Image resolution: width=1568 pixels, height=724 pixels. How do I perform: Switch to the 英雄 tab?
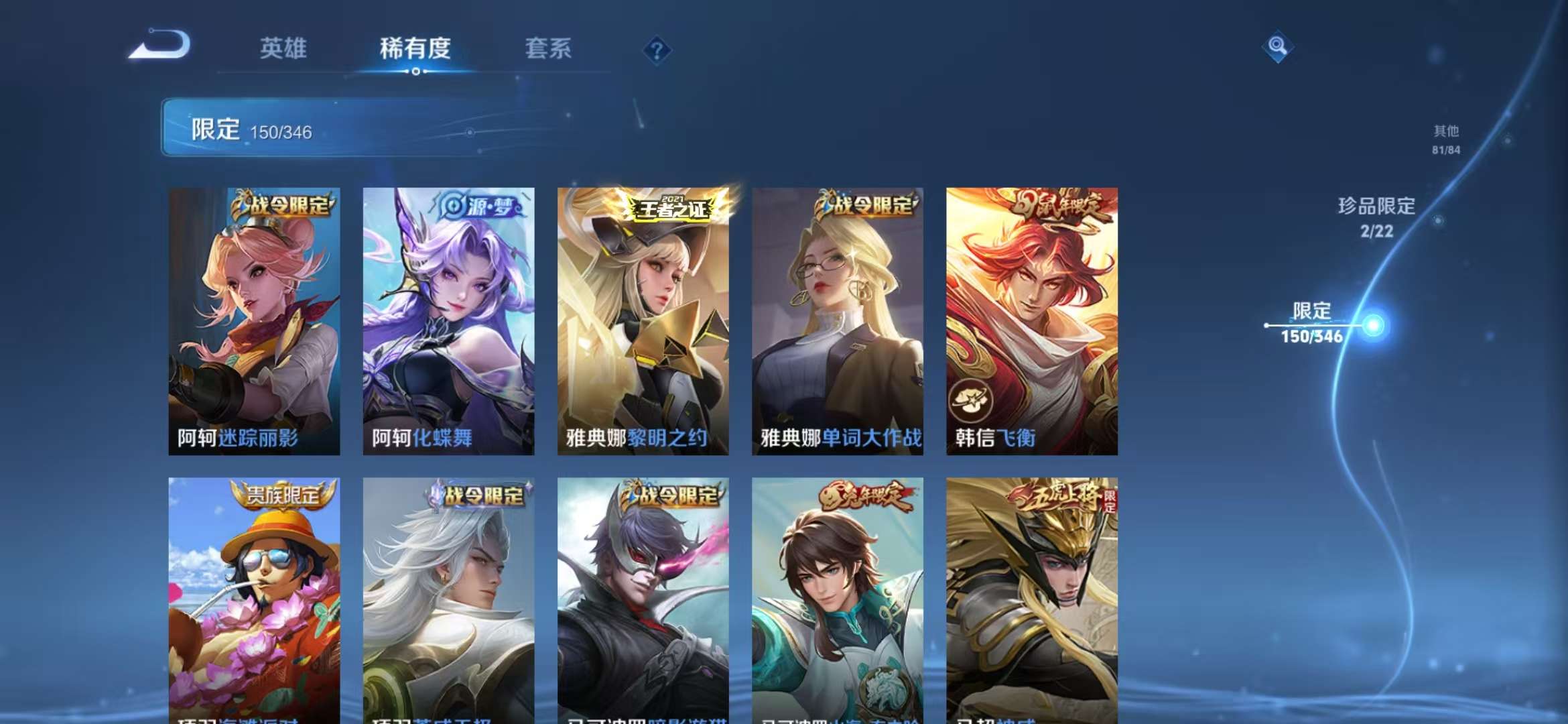pos(284,48)
